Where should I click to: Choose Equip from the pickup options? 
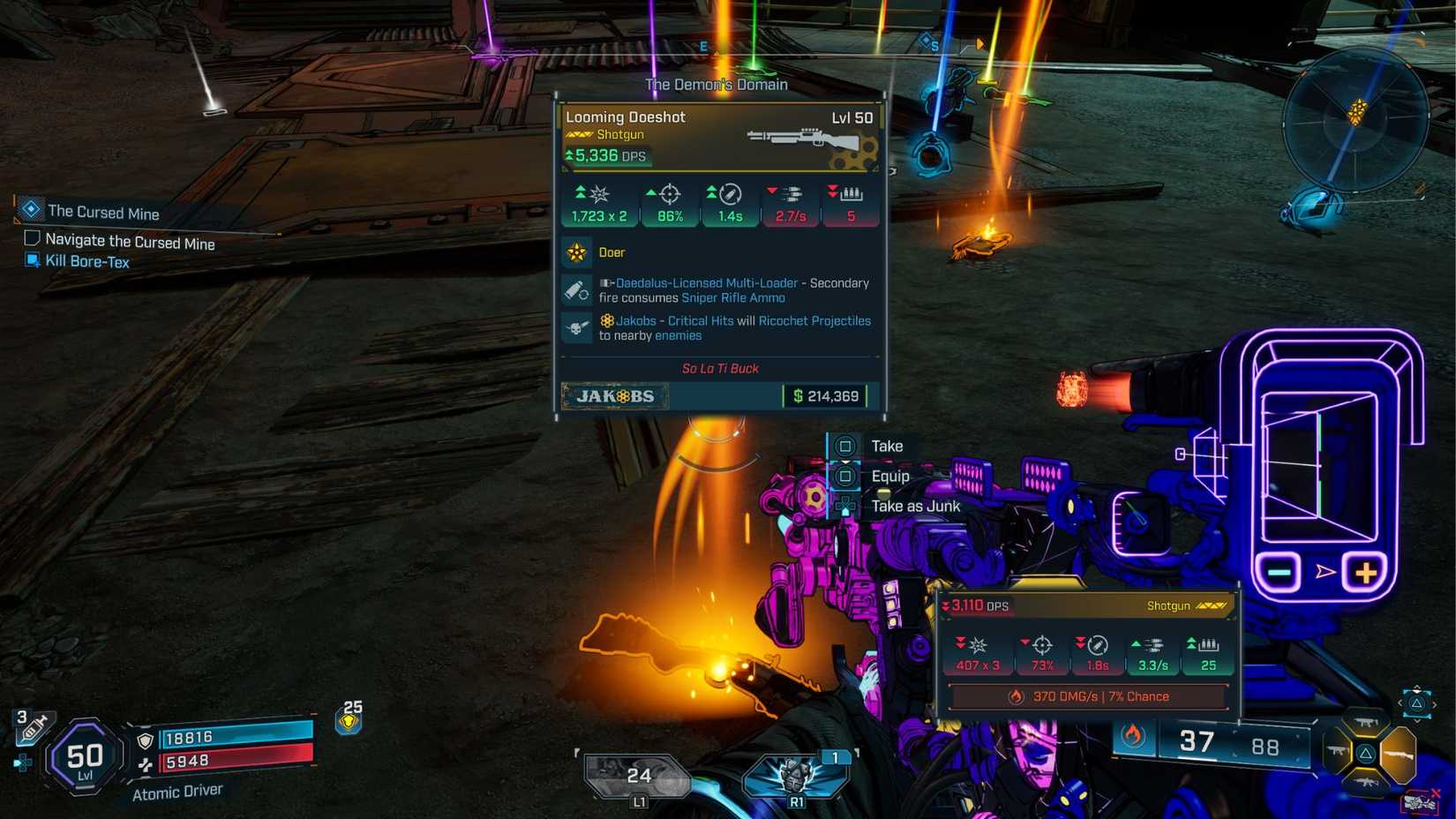click(x=890, y=475)
